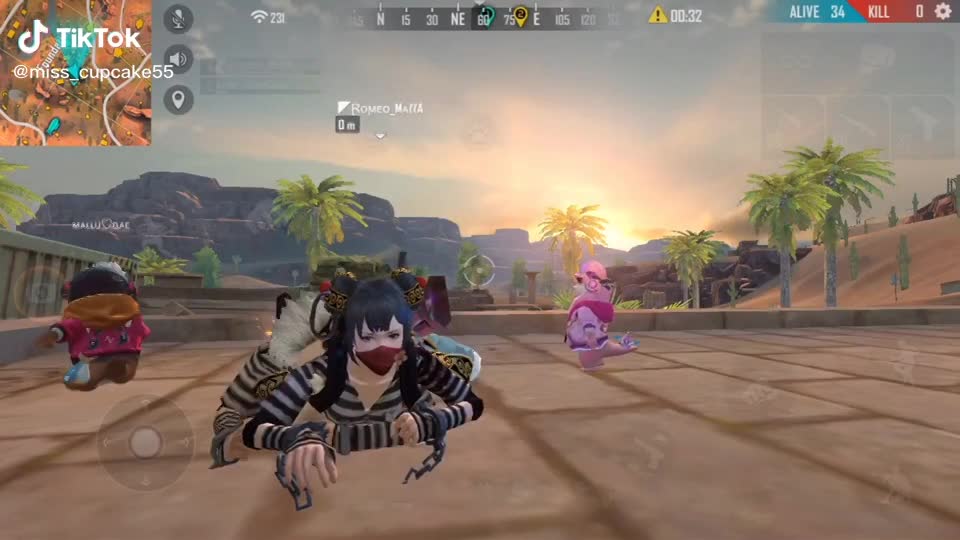Tap the map location pin button
The width and height of the screenshot is (960, 540).
(178, 99)
